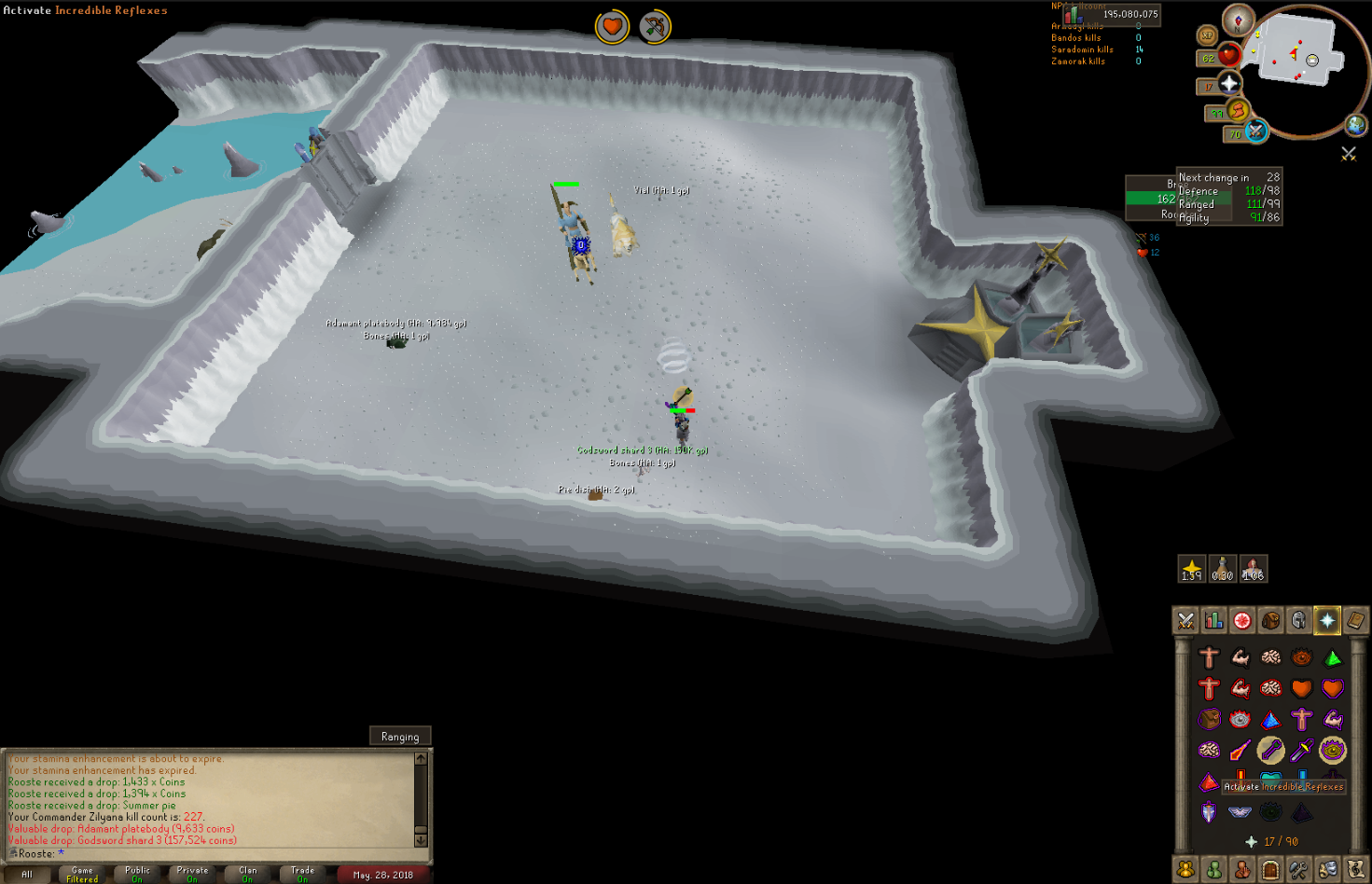Open the Inventory backpack tab

tap(1270, 620)
